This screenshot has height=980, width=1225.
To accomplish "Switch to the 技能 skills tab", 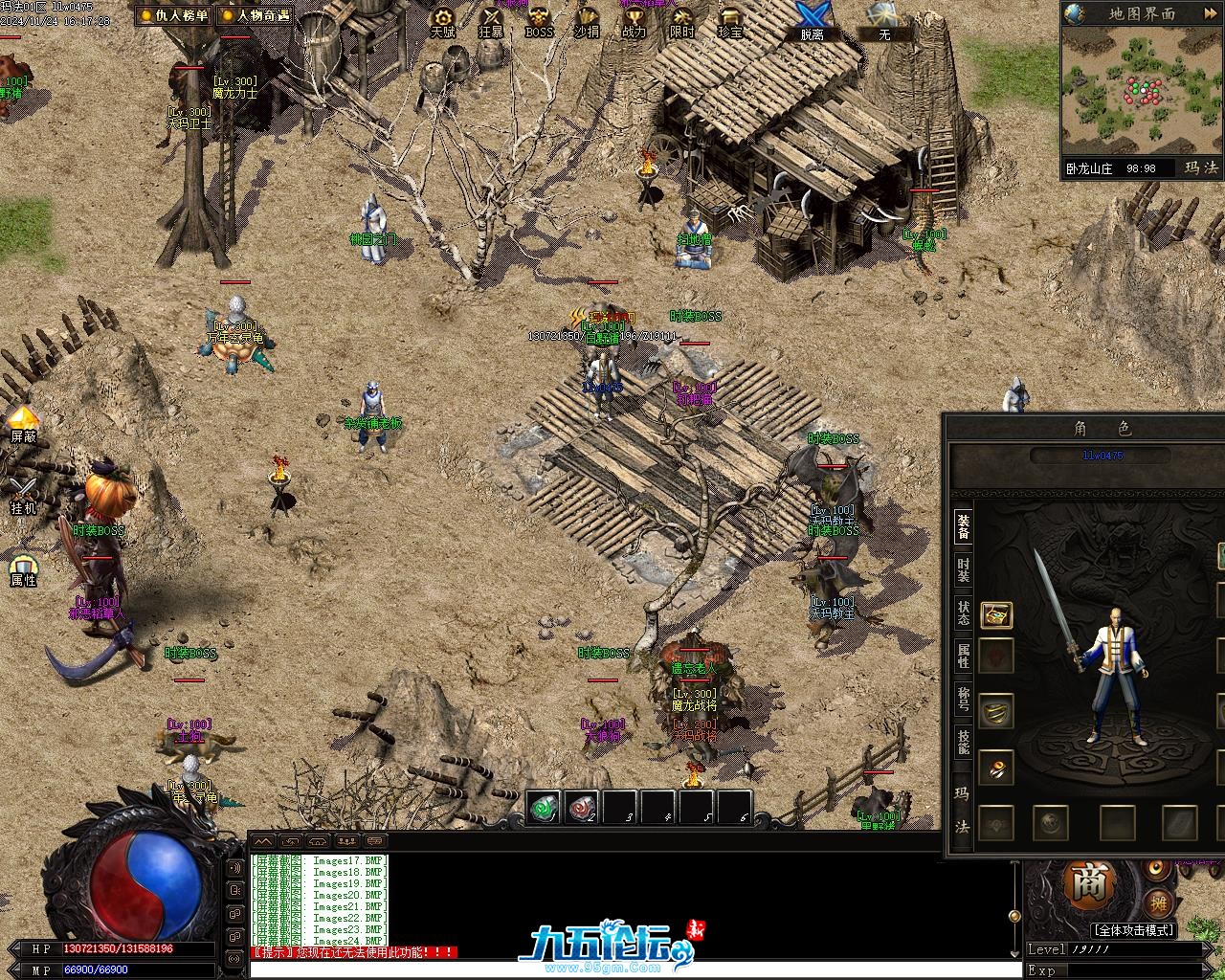I will coord(963,740).
